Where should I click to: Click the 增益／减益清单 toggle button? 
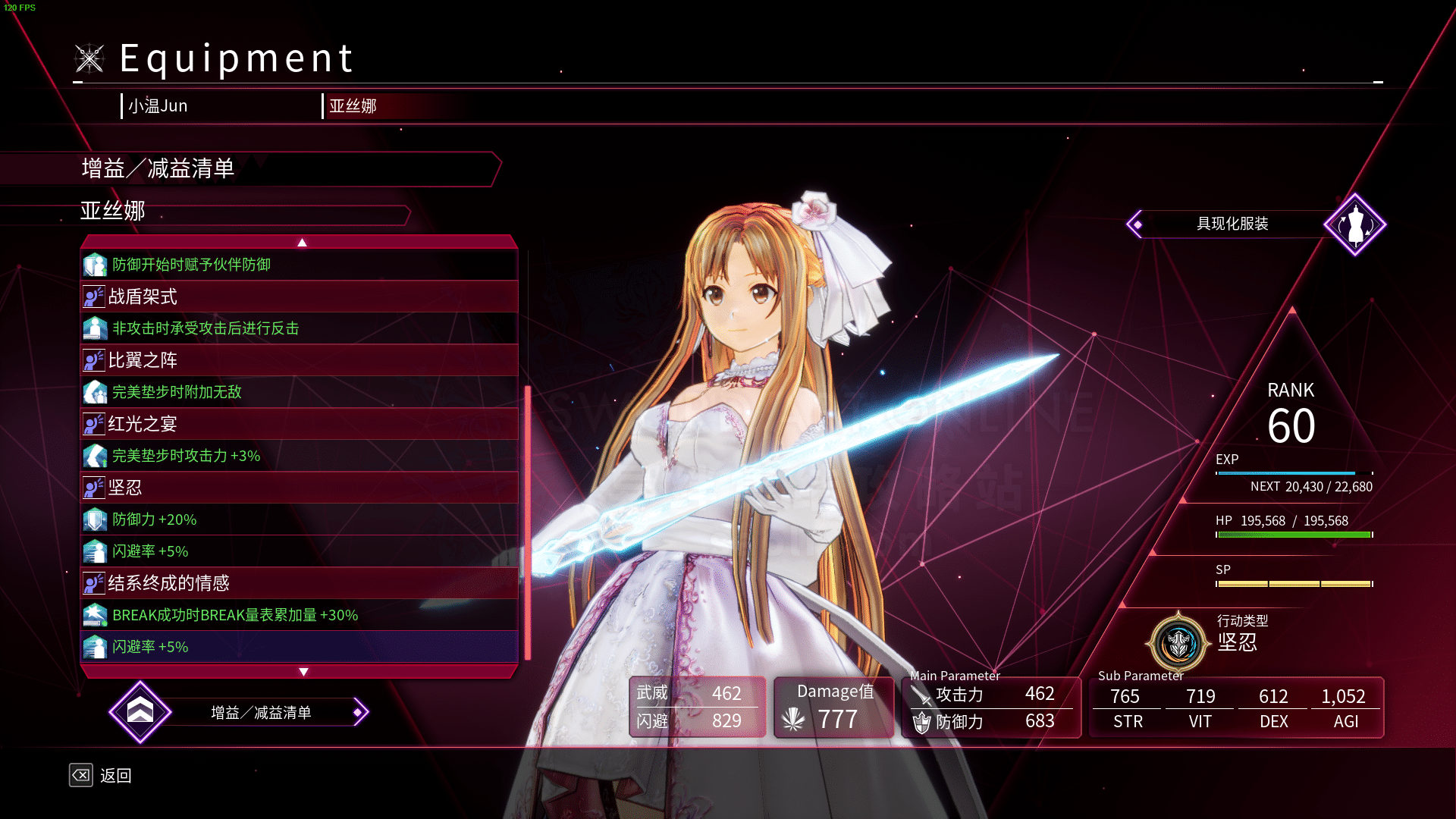click(x=260, y=713)
